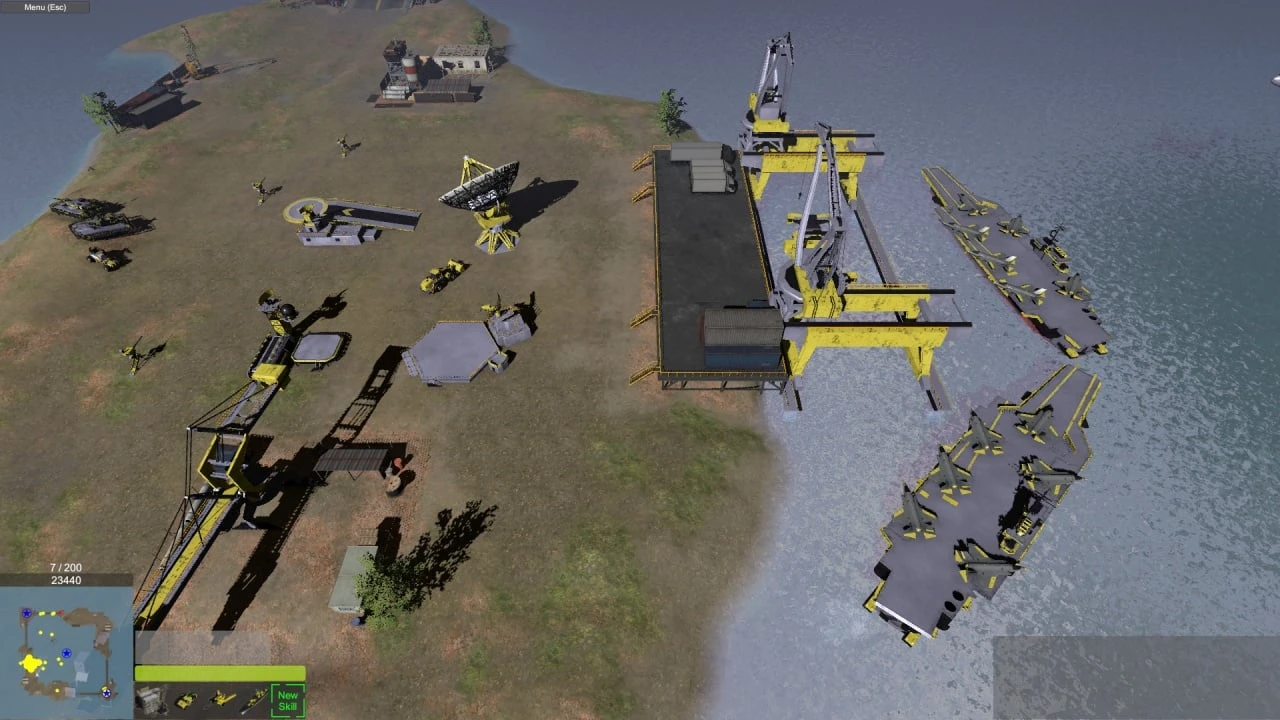Click the yellow resource blob on the minimap
The width and height of the screenshot is (1280, 720).
point(31,662)
